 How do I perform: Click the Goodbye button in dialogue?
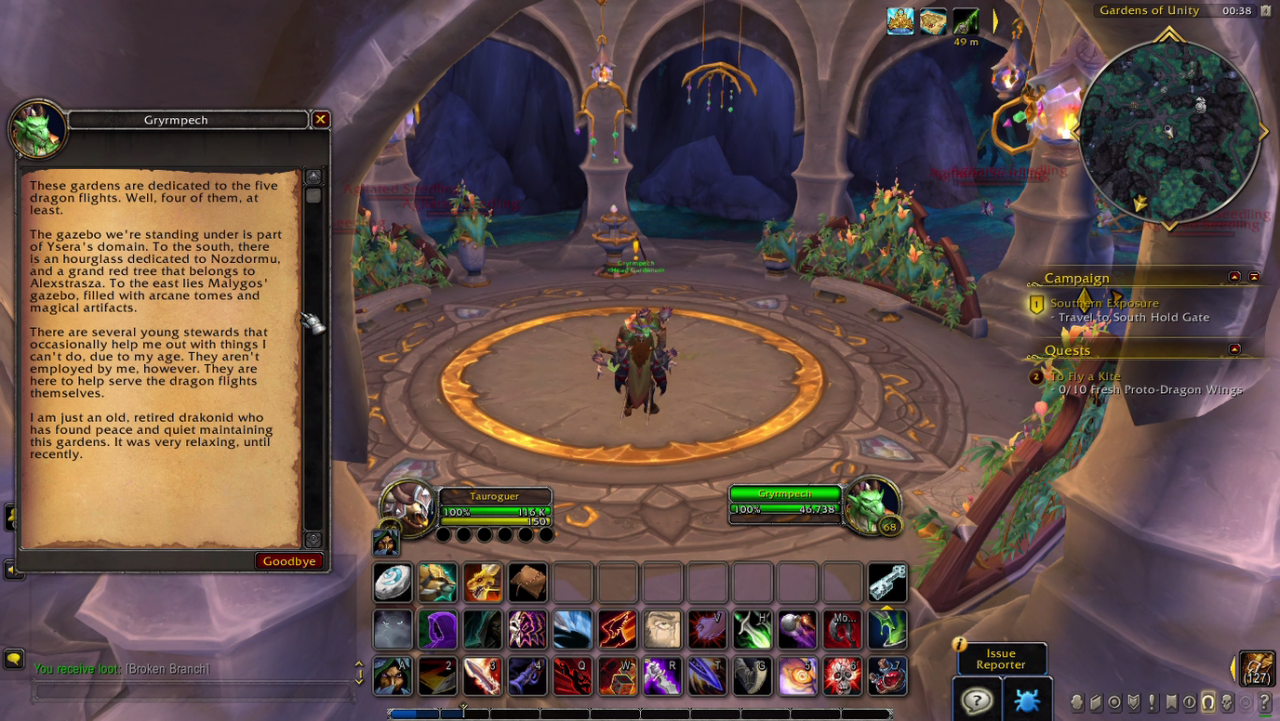[289, 561]
